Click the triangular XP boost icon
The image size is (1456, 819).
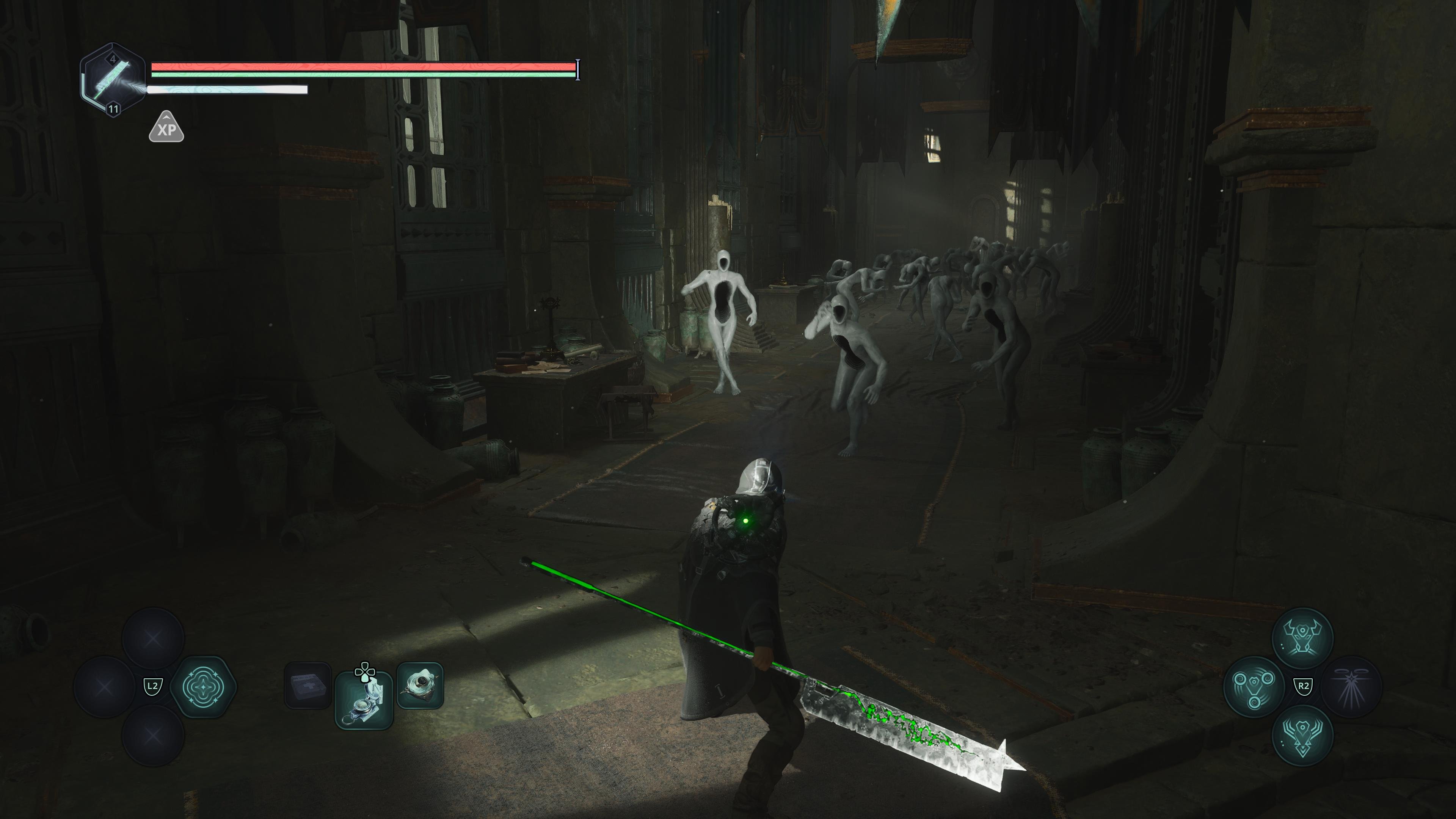[166, 128]
